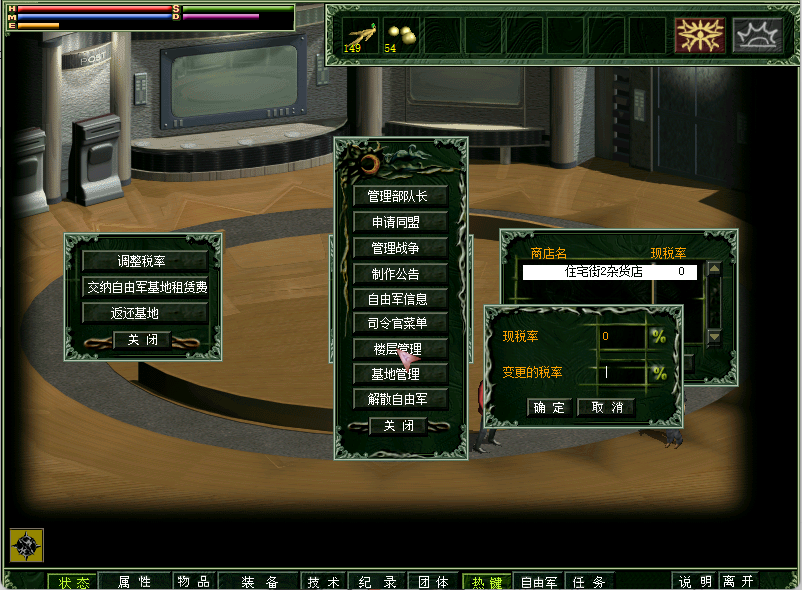802x590 pixels.
Task: Open the 状态 tab on bottom bar
Action: click(73, 582)
